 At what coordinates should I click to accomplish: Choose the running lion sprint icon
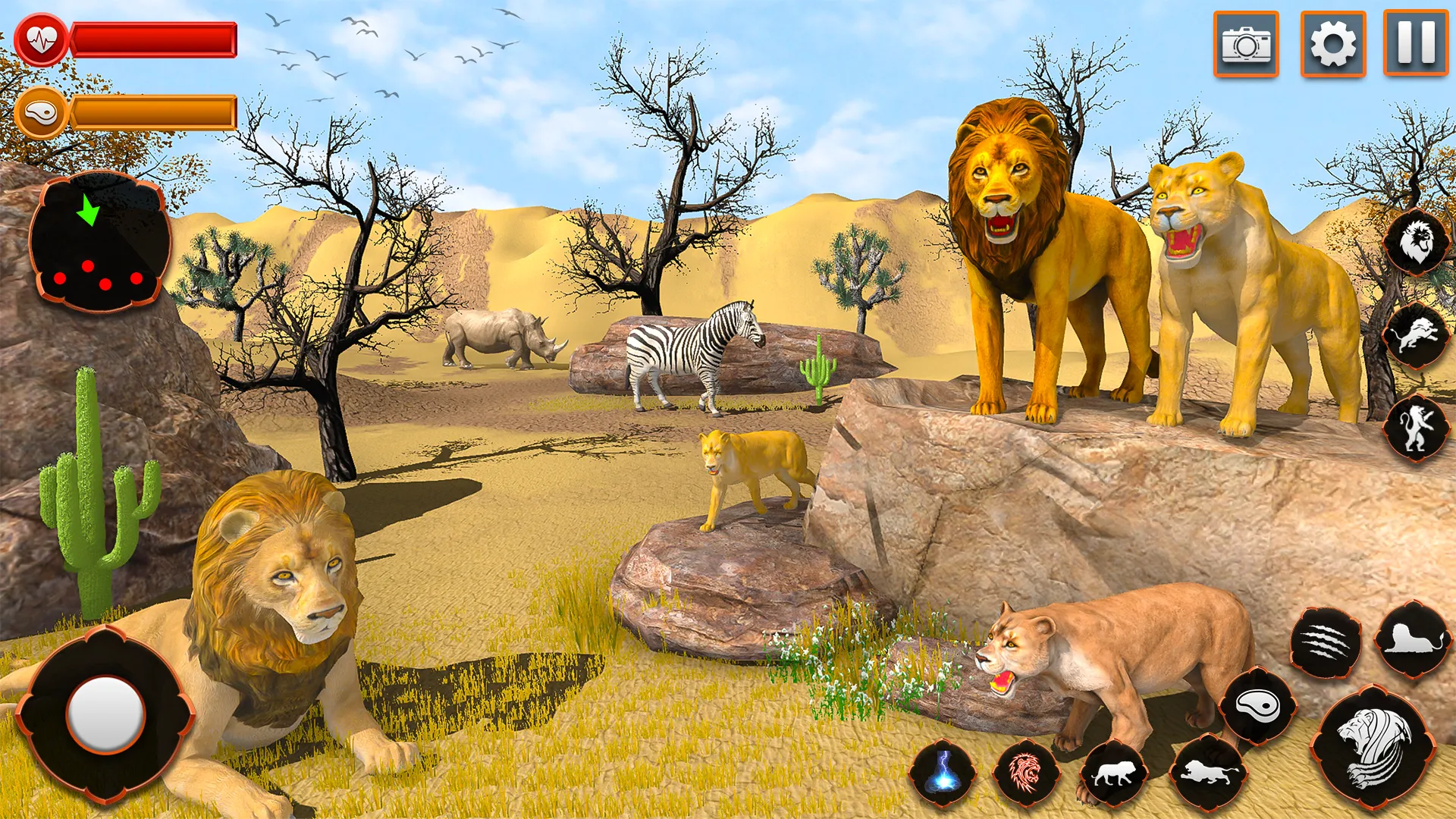tap(1207, 773)
